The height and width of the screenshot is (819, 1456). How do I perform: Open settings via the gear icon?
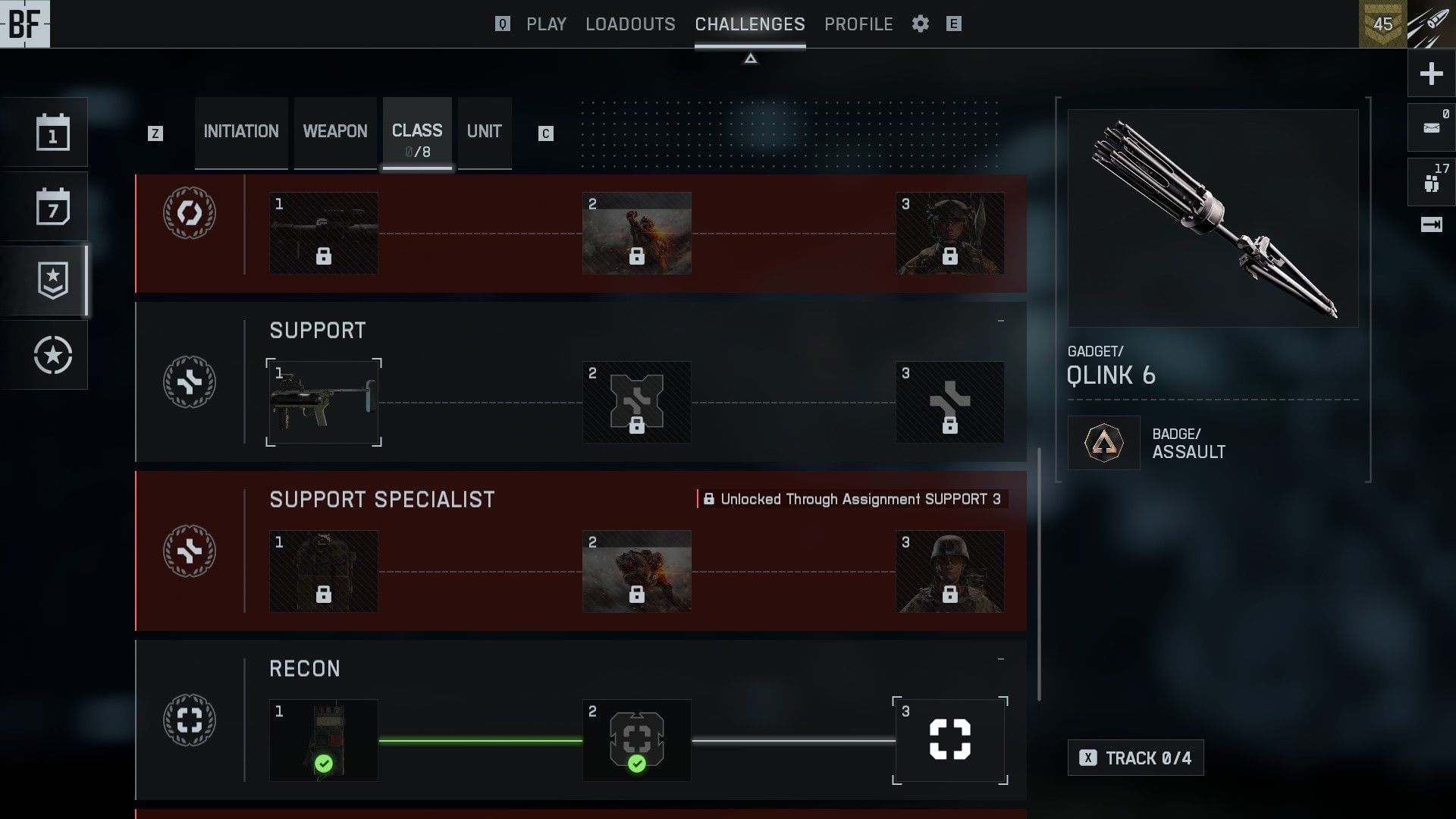coord(921,24)
